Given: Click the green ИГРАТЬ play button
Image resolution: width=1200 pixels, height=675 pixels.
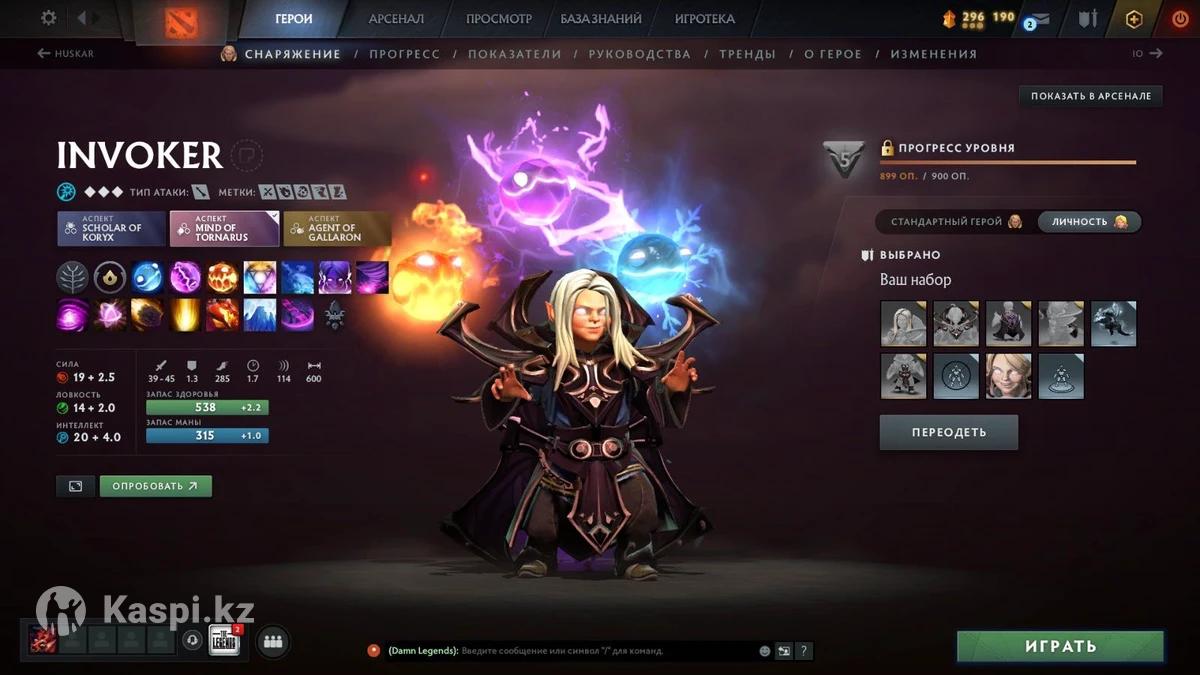Looking at the screenshot, I should tap(1060, 647).
